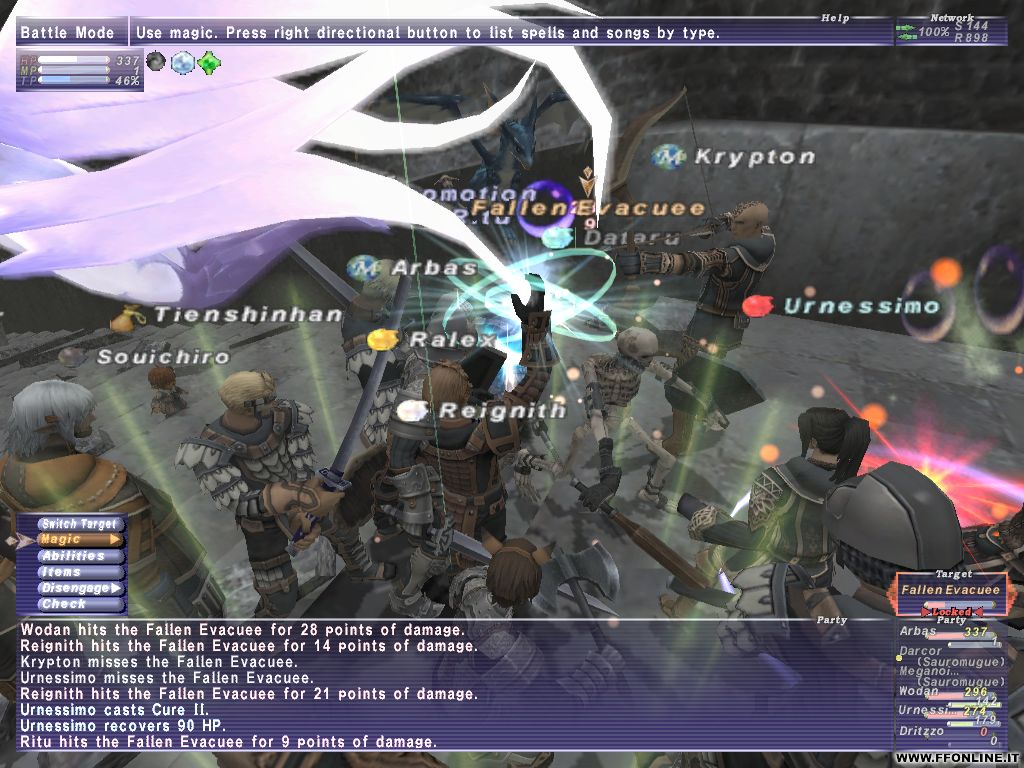The image size is (1024, 768).
Task: Select Urnessimo's row in the party list
Action: 944,710
